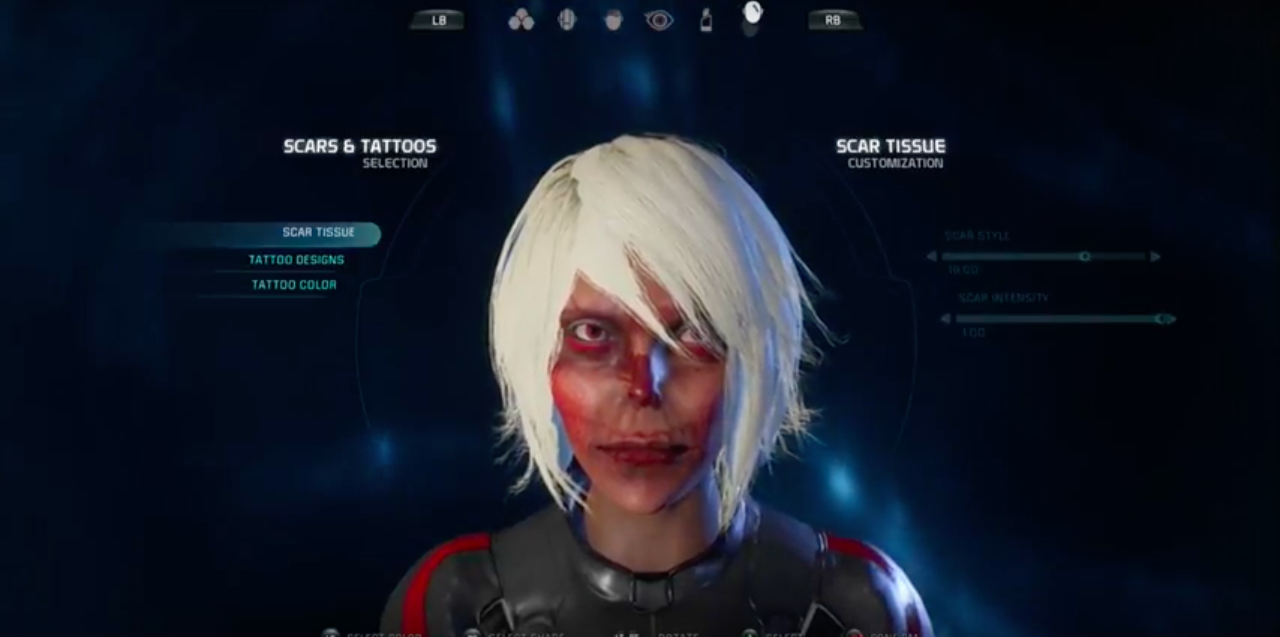Decrease Scar Style with the left arrow
Screen dimensions: 1280x637
(x=932, y=257)
